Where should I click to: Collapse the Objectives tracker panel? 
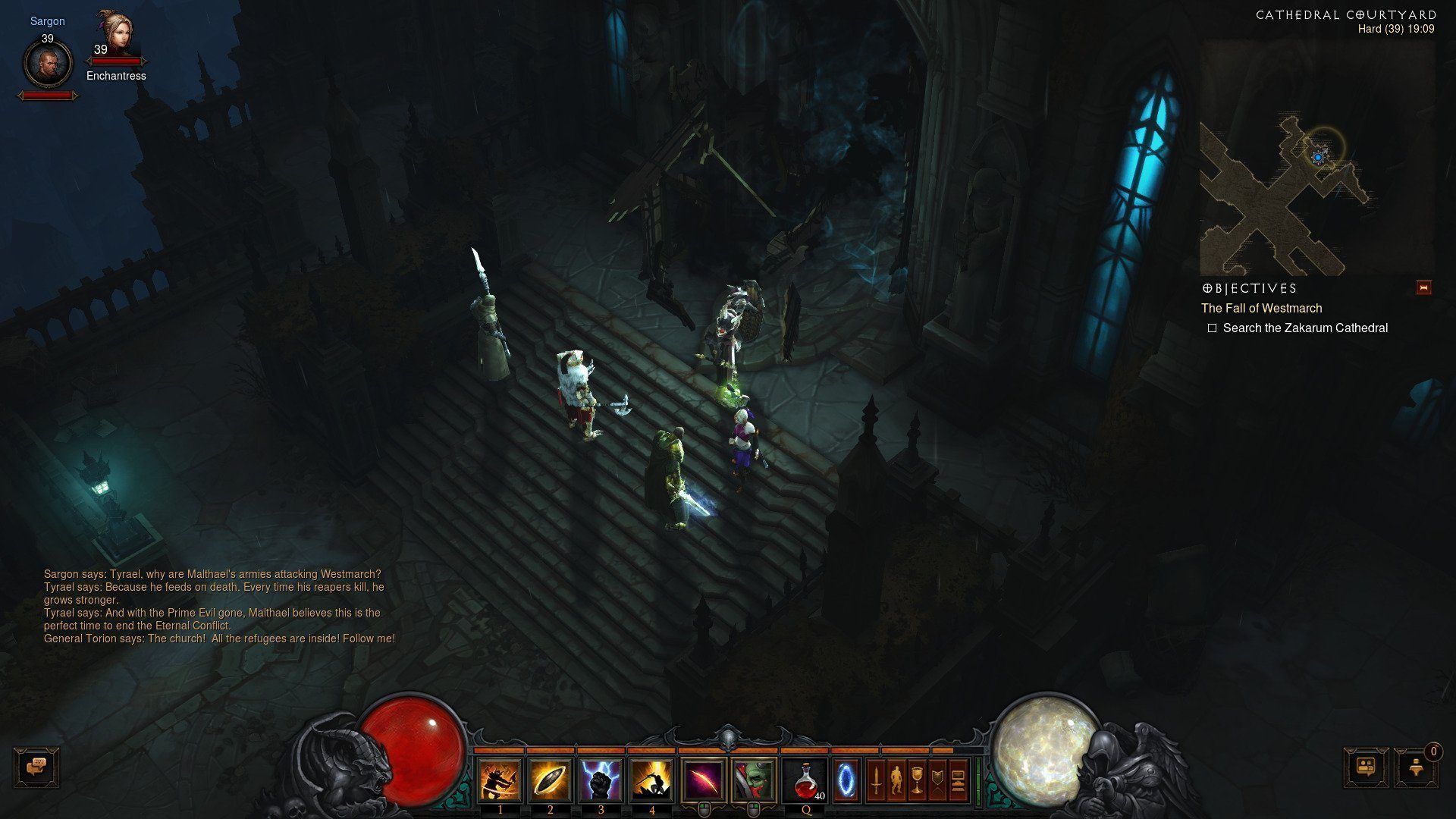coord(1423,288)
